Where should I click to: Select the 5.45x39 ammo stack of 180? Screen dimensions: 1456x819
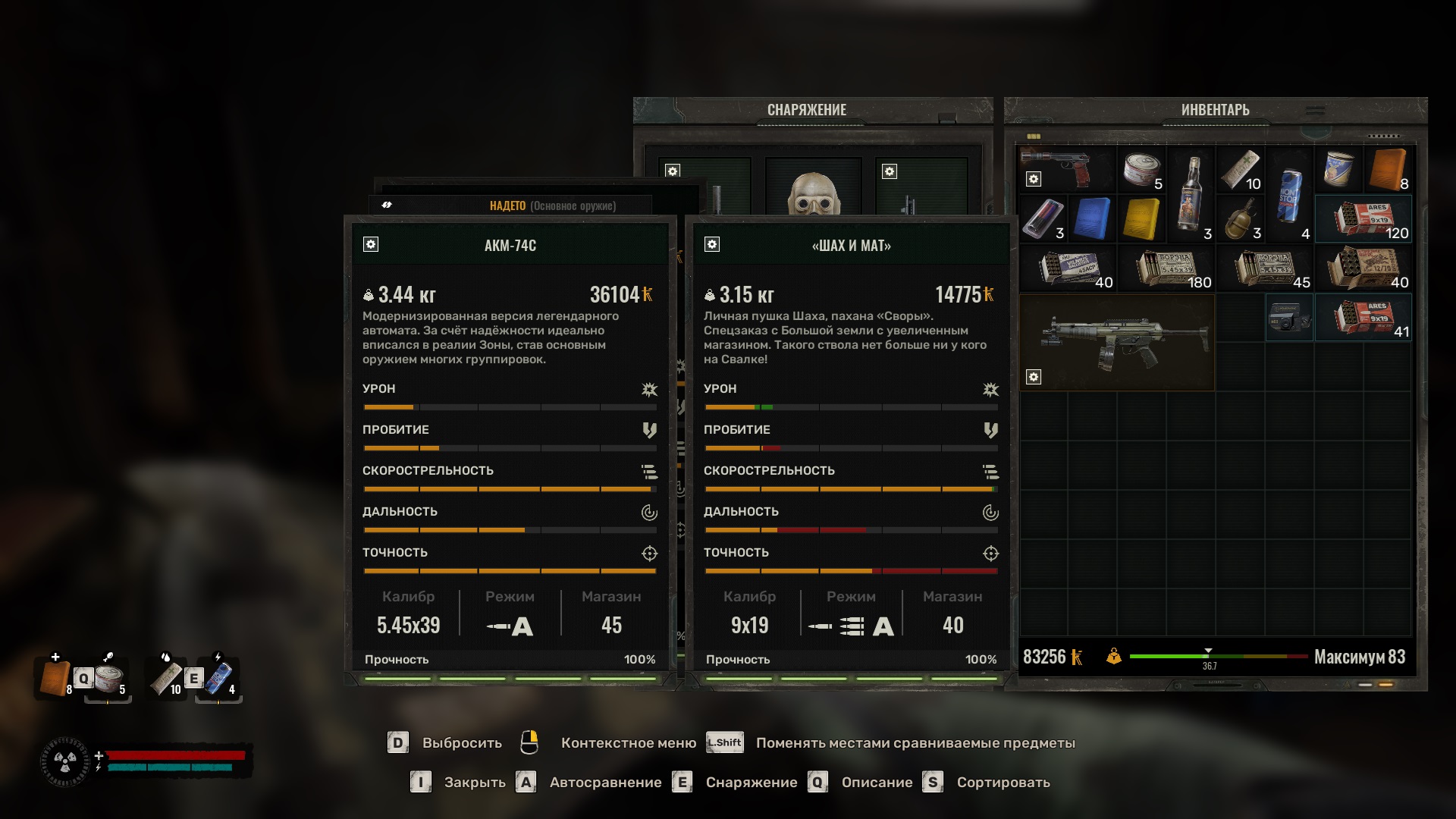point(1166,268)
